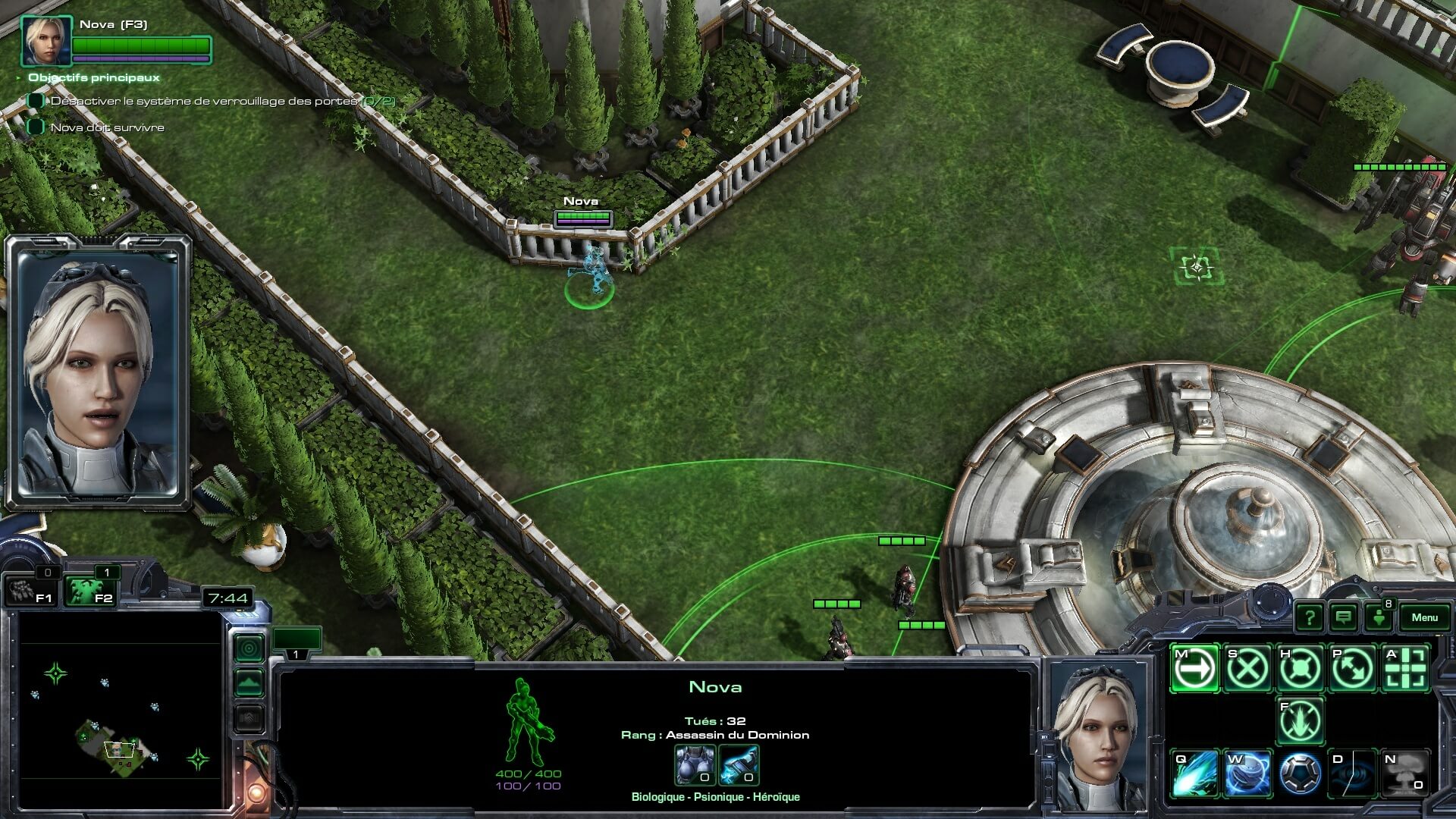Select the Stop command cross icon

point(1247,669)
